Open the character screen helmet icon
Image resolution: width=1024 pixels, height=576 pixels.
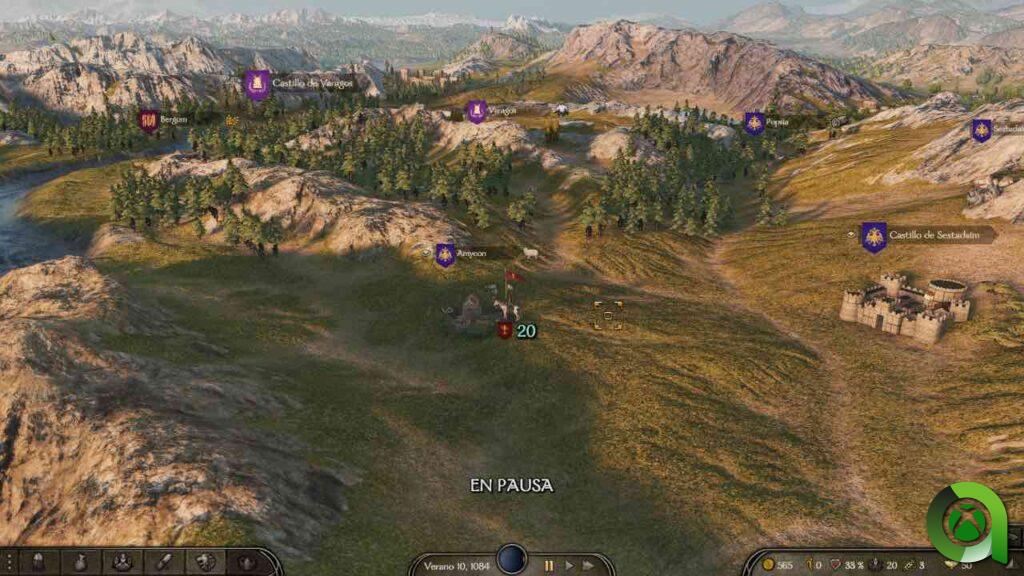click(39, 562)
